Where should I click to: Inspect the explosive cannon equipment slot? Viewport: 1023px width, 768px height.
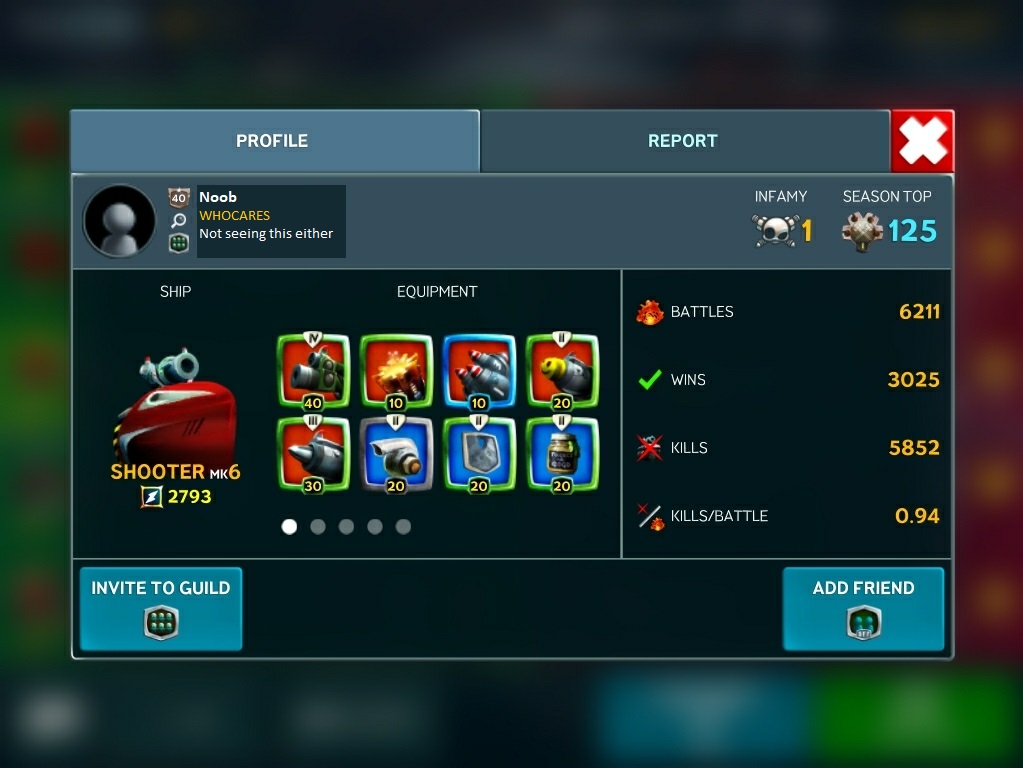396,372
